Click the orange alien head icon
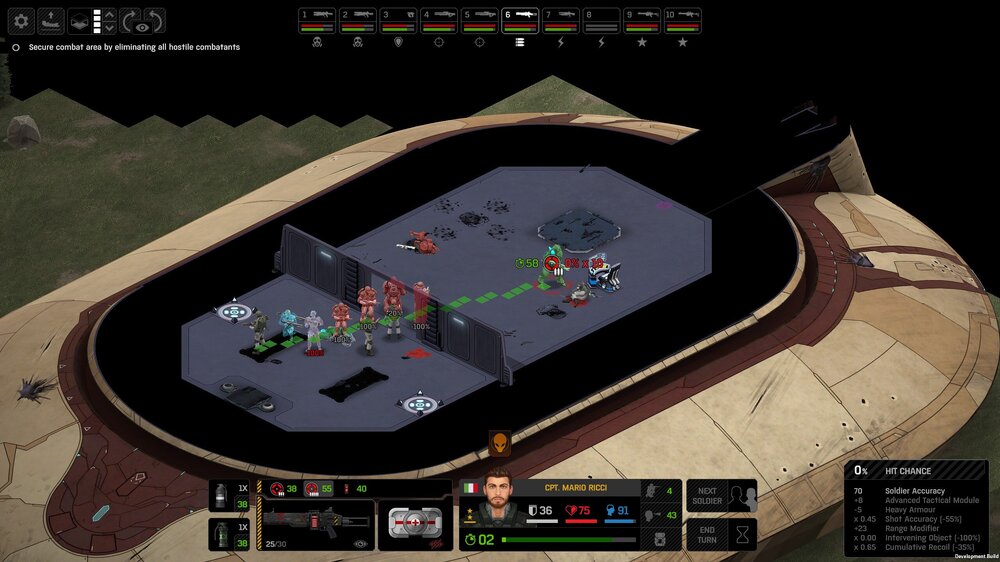The width and height of the screenshot is (1000, 562). pos(500,443)
